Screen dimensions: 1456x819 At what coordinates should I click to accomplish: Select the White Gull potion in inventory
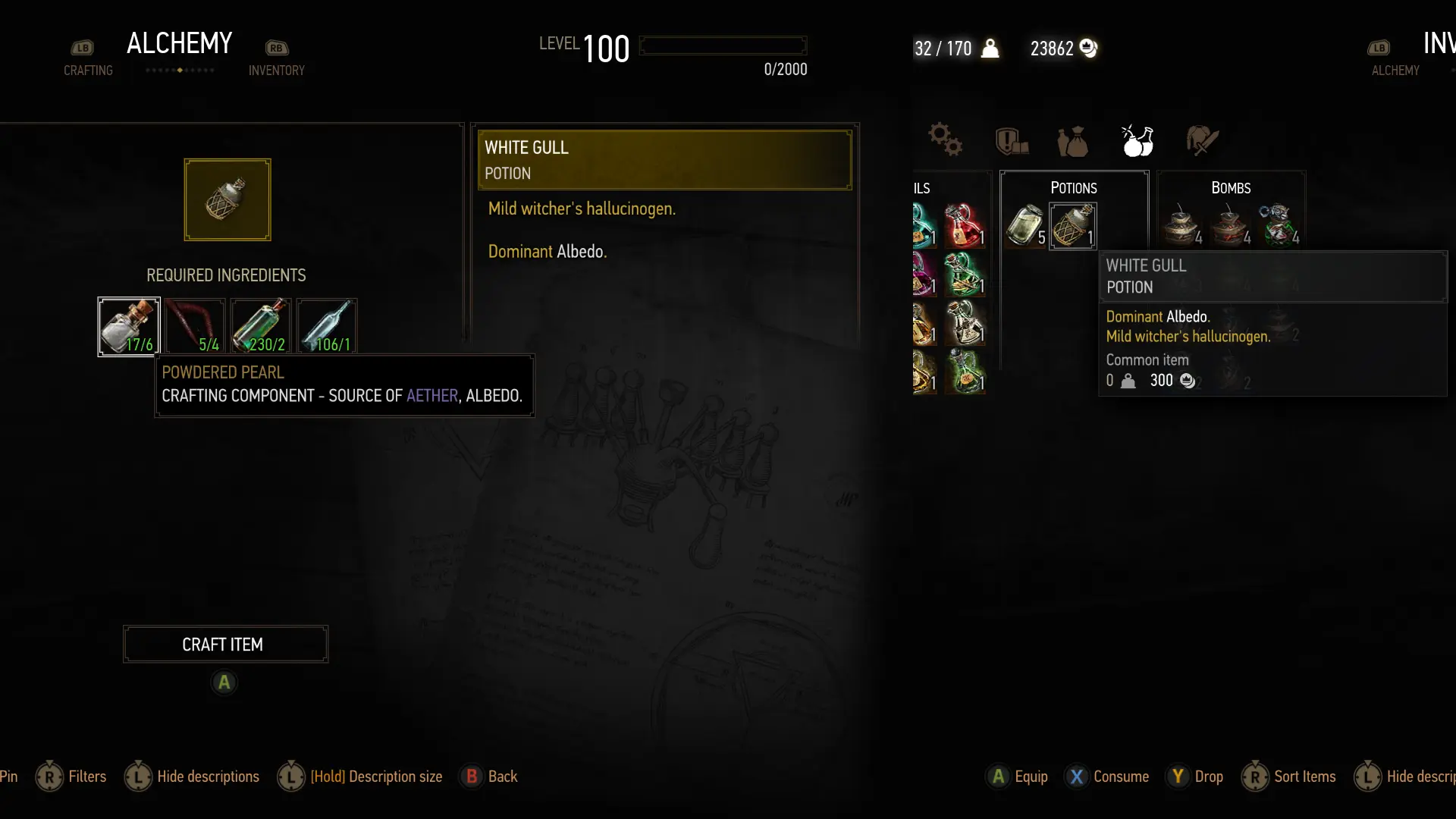(x=1072, y=225)
